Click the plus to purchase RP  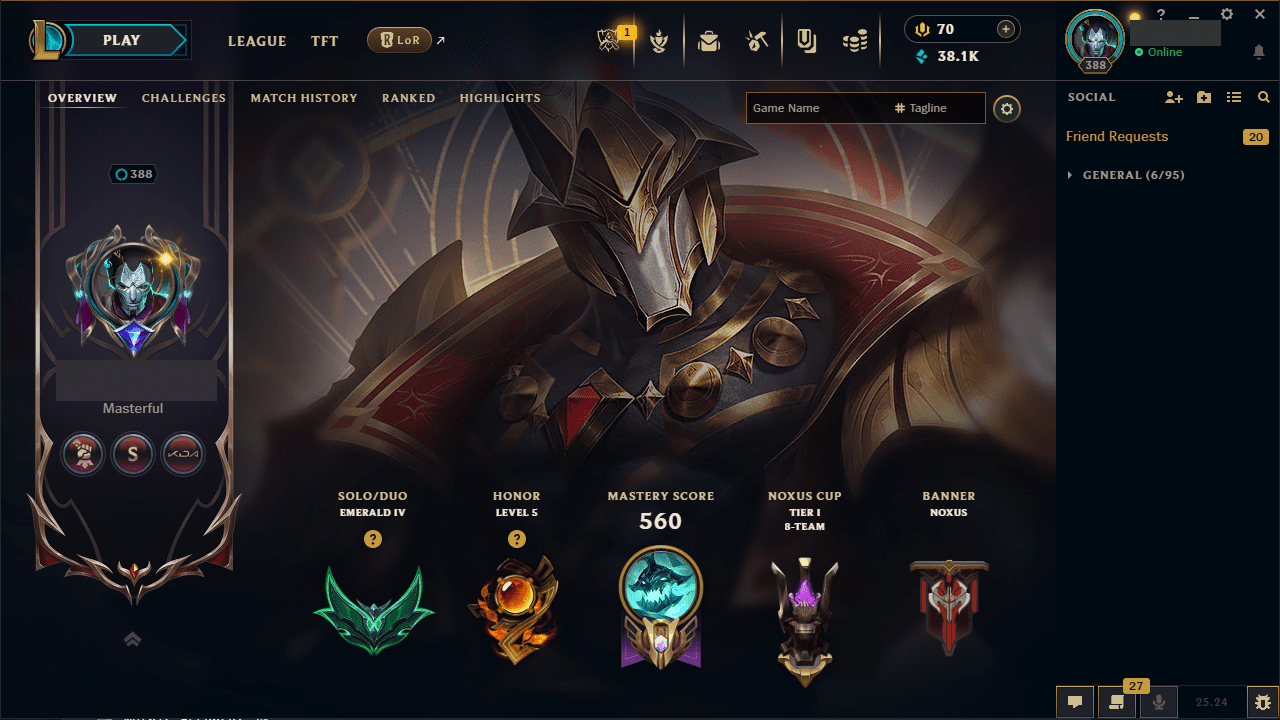(x=1008, y=29)
